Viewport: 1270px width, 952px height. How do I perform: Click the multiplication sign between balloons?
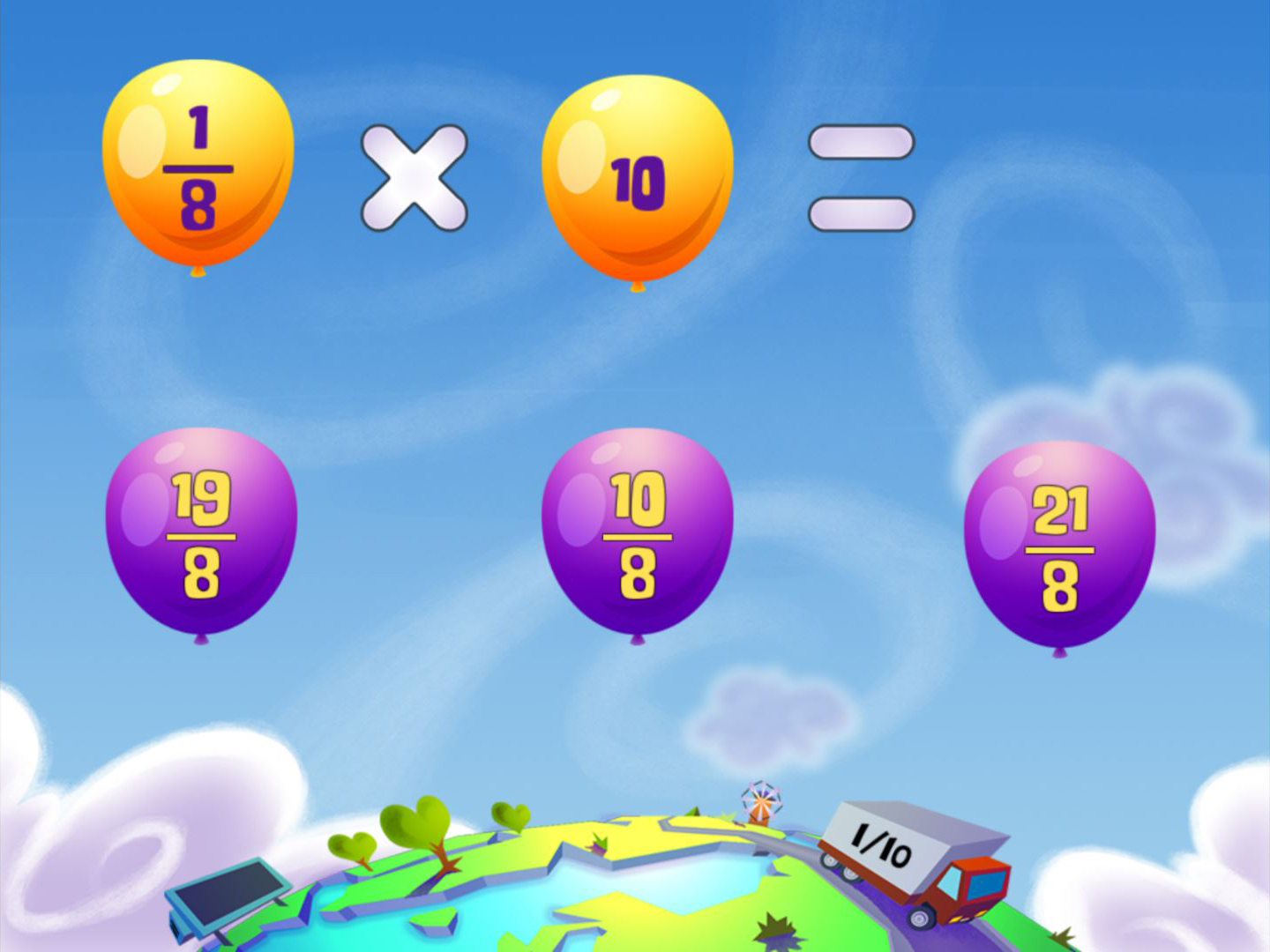click(x=415, y=176)
